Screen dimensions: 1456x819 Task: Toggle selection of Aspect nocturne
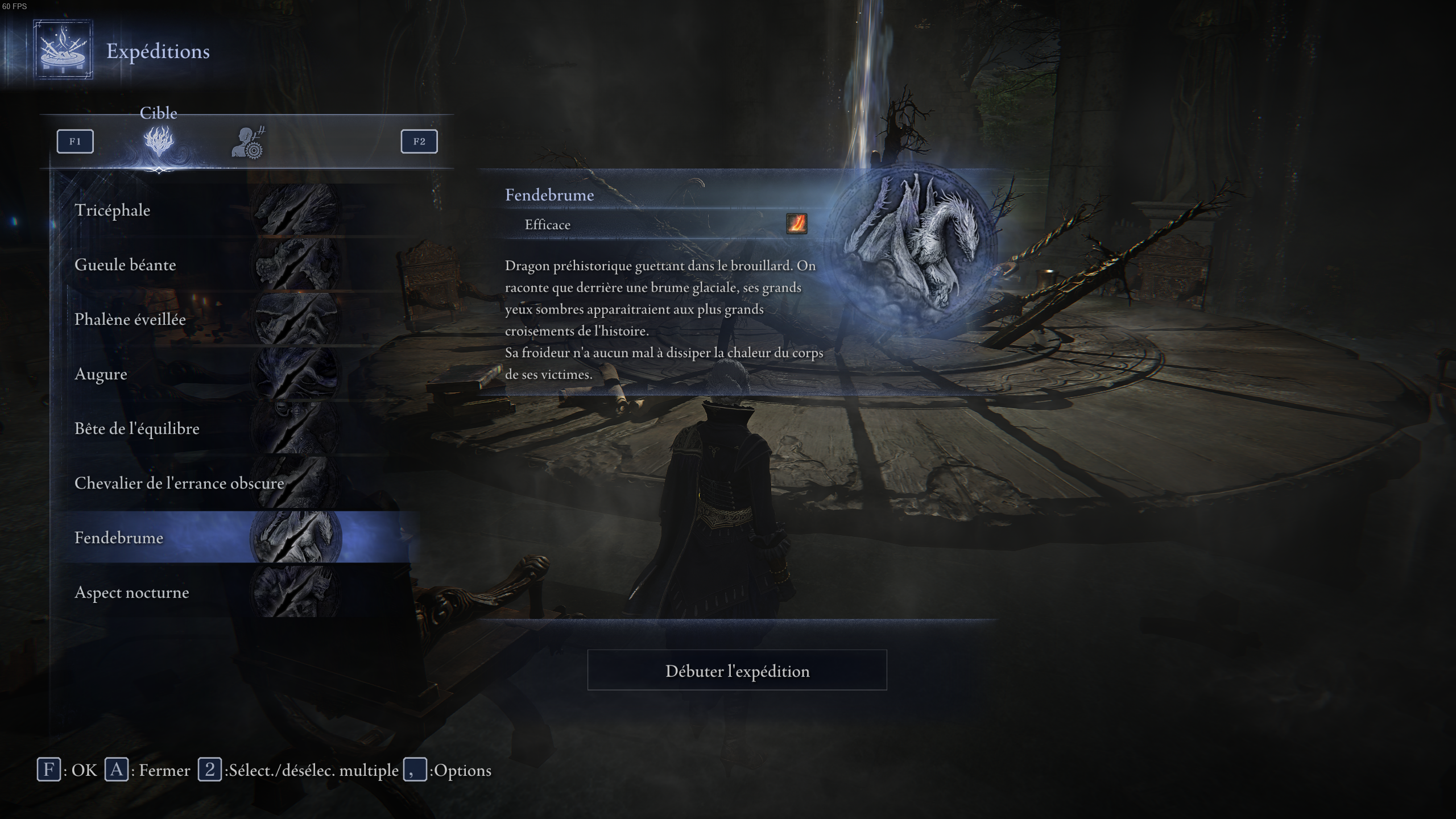(132, 593)
